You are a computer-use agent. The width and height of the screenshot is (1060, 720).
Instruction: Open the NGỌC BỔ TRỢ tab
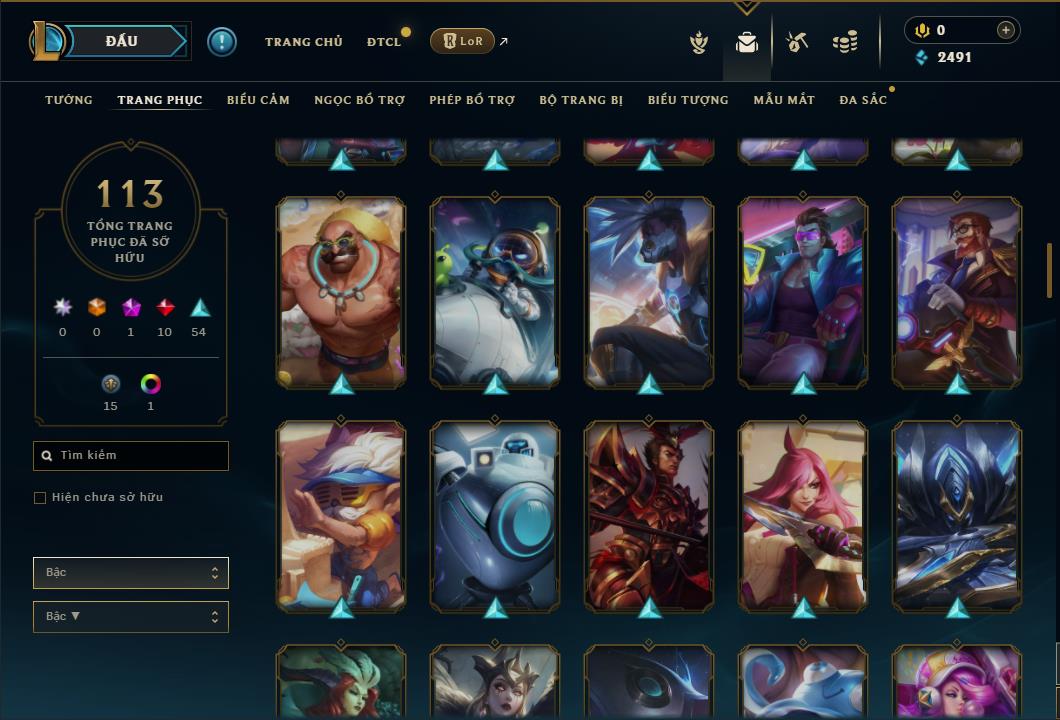pyautogui.click(x=359, y=100)
